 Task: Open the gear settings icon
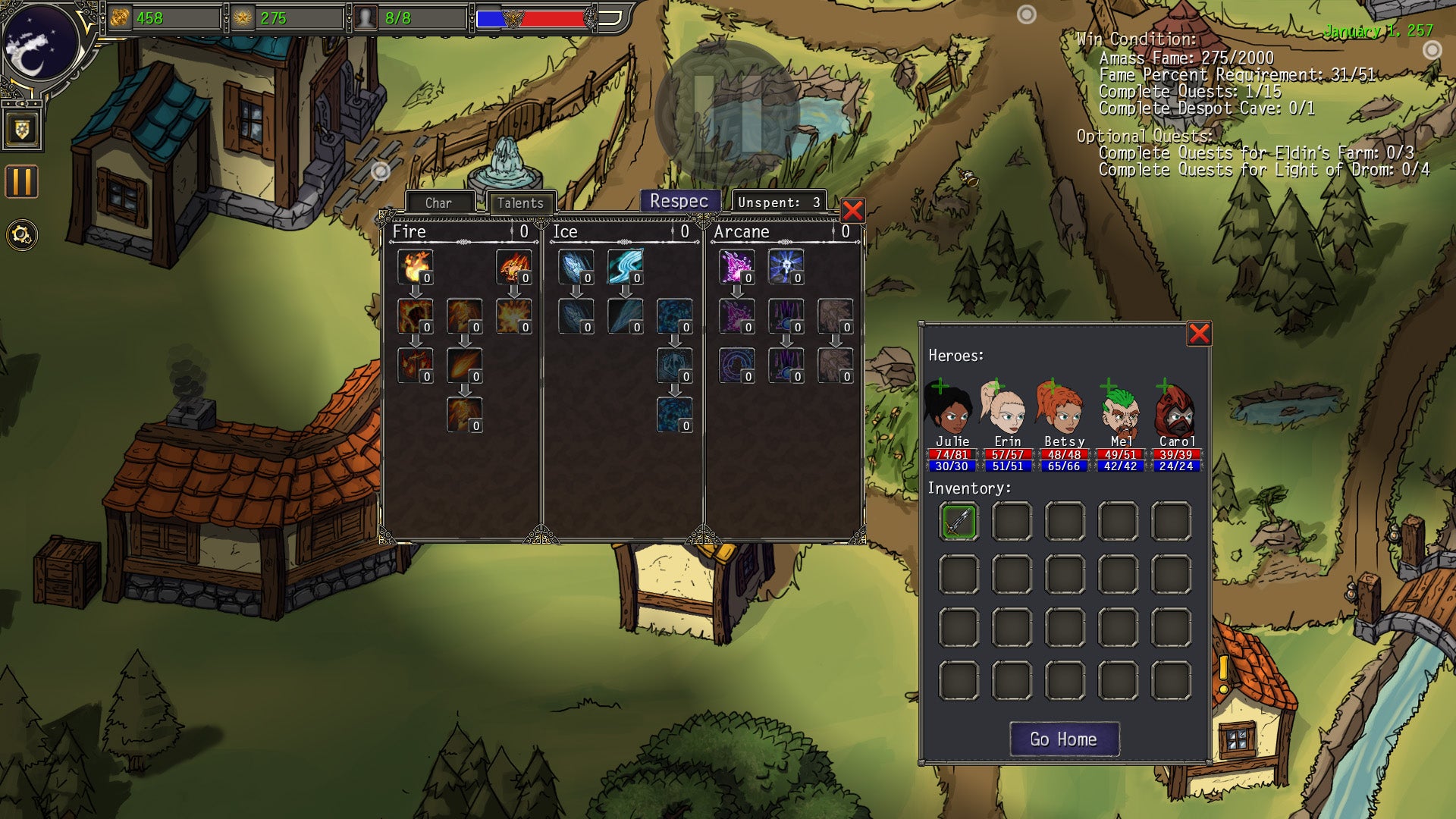21,235
